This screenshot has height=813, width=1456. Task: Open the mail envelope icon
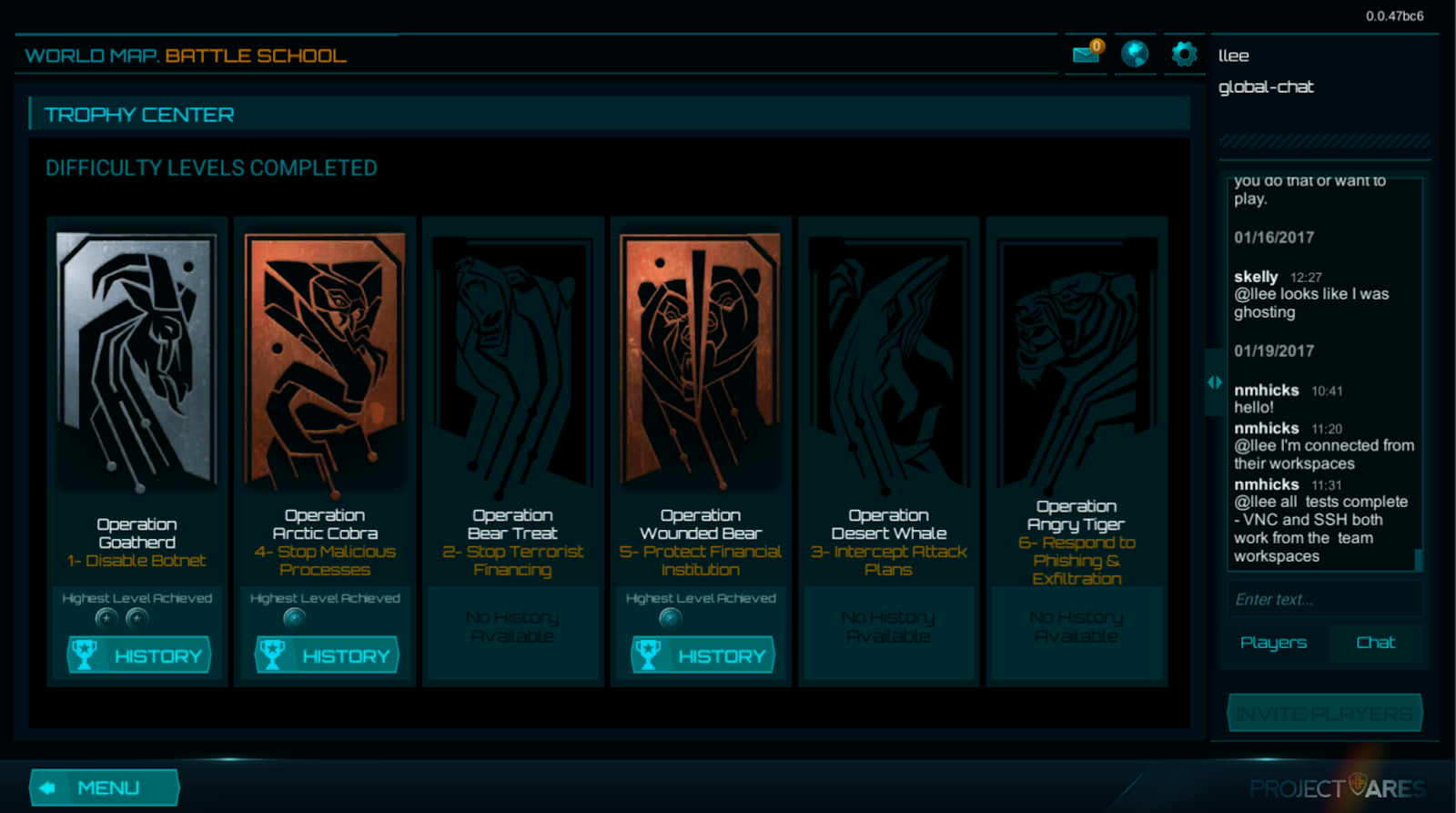point(1086,54)
